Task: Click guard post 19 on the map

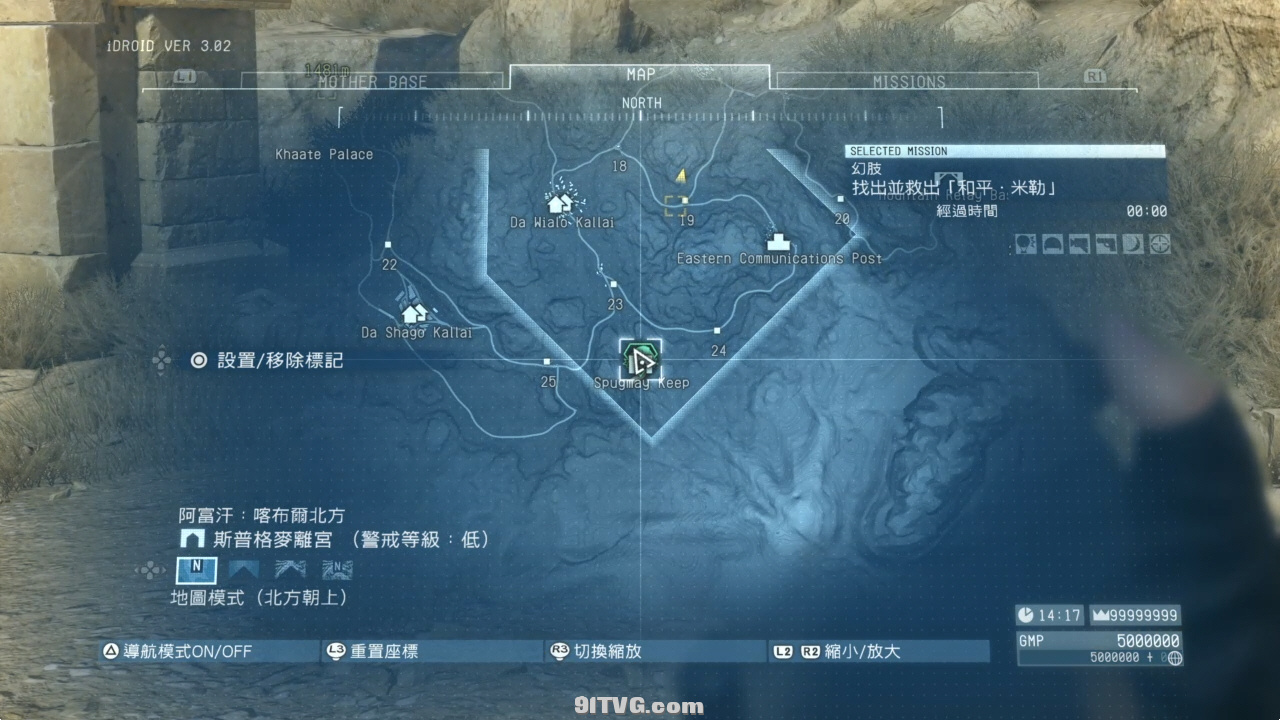Action: tap(685, 201)
